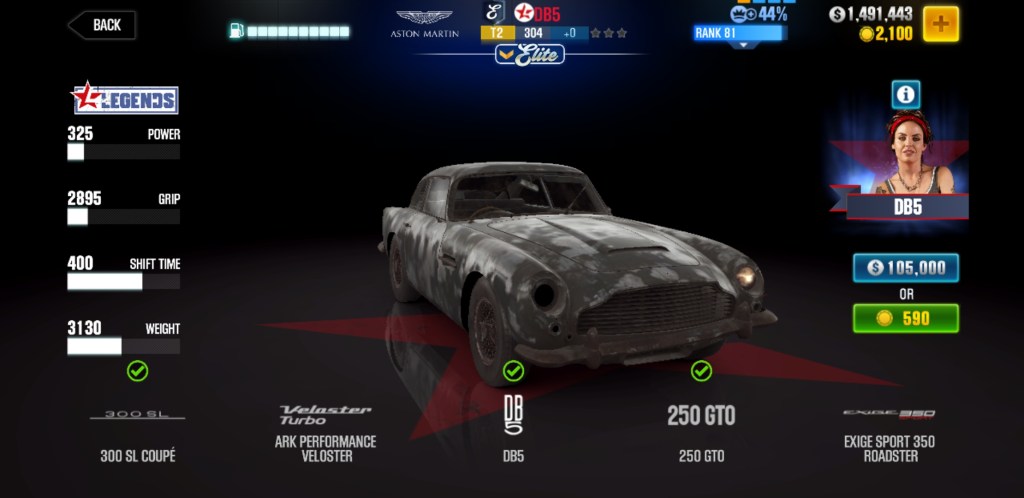Go back with the BACK button
Viewport: 1024px width, 498px height.
point(103,26)
